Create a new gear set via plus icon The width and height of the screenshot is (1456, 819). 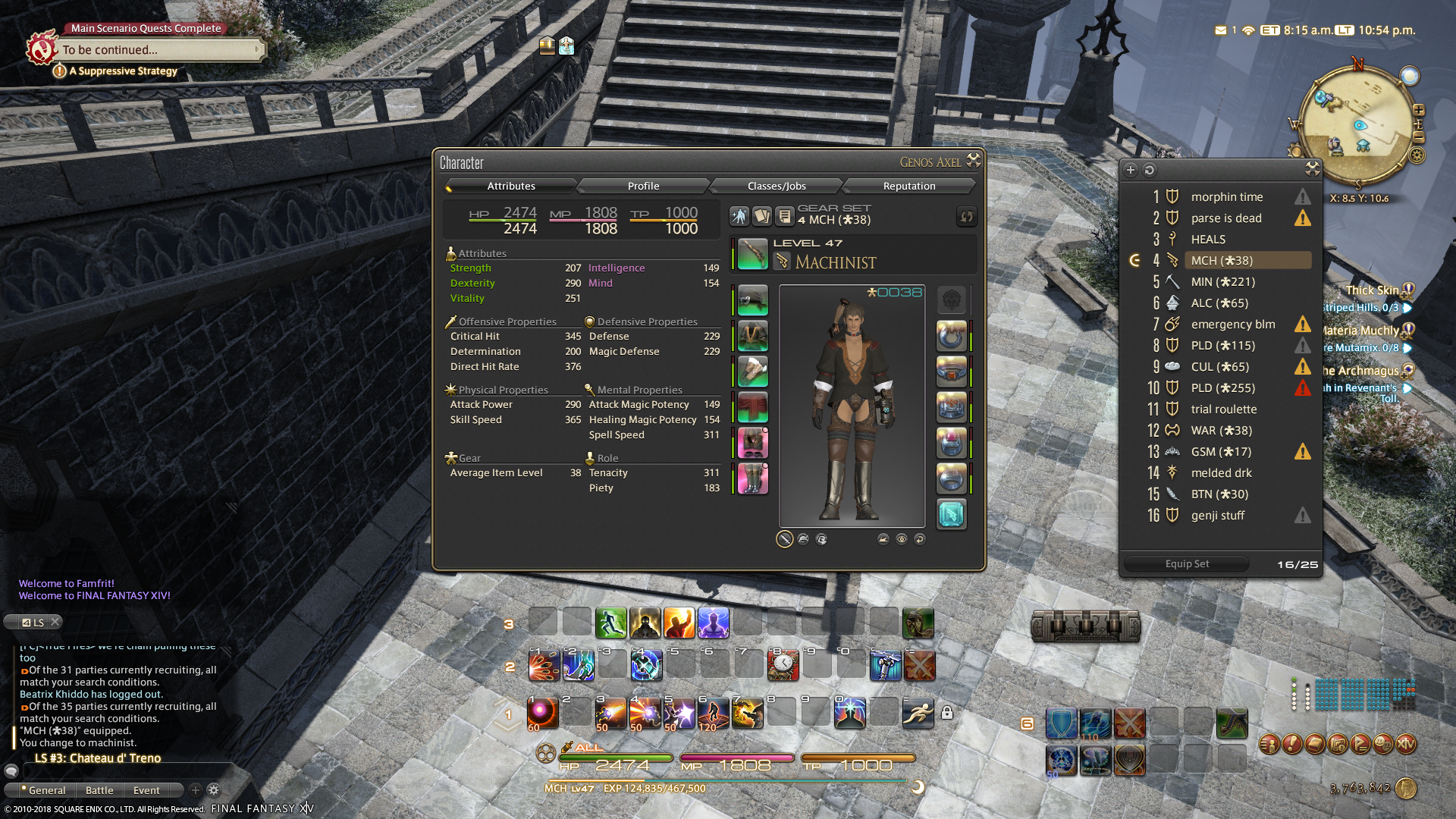tap(1130, 170)
